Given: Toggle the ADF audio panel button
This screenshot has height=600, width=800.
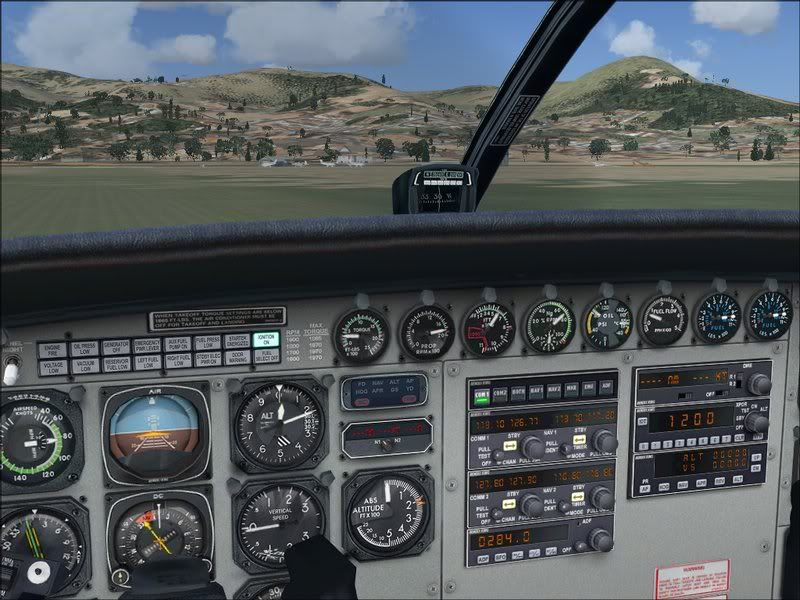Looking at the screenshot, I should click(607, 388).
